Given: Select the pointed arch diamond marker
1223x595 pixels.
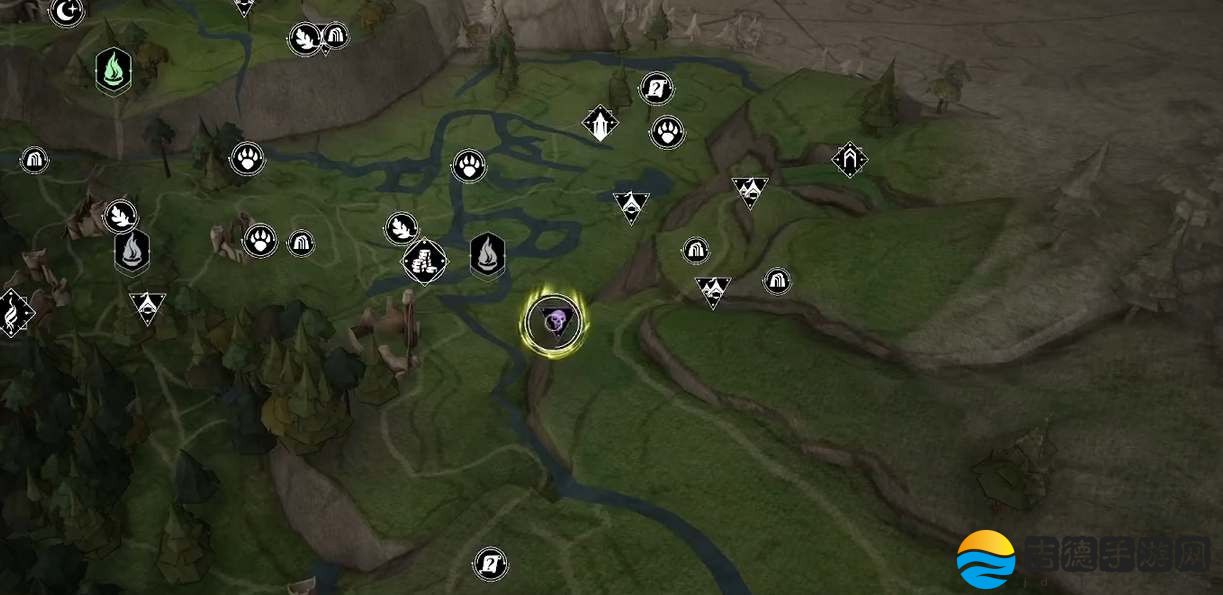Looking at the screenshot, I should [849, 159].
